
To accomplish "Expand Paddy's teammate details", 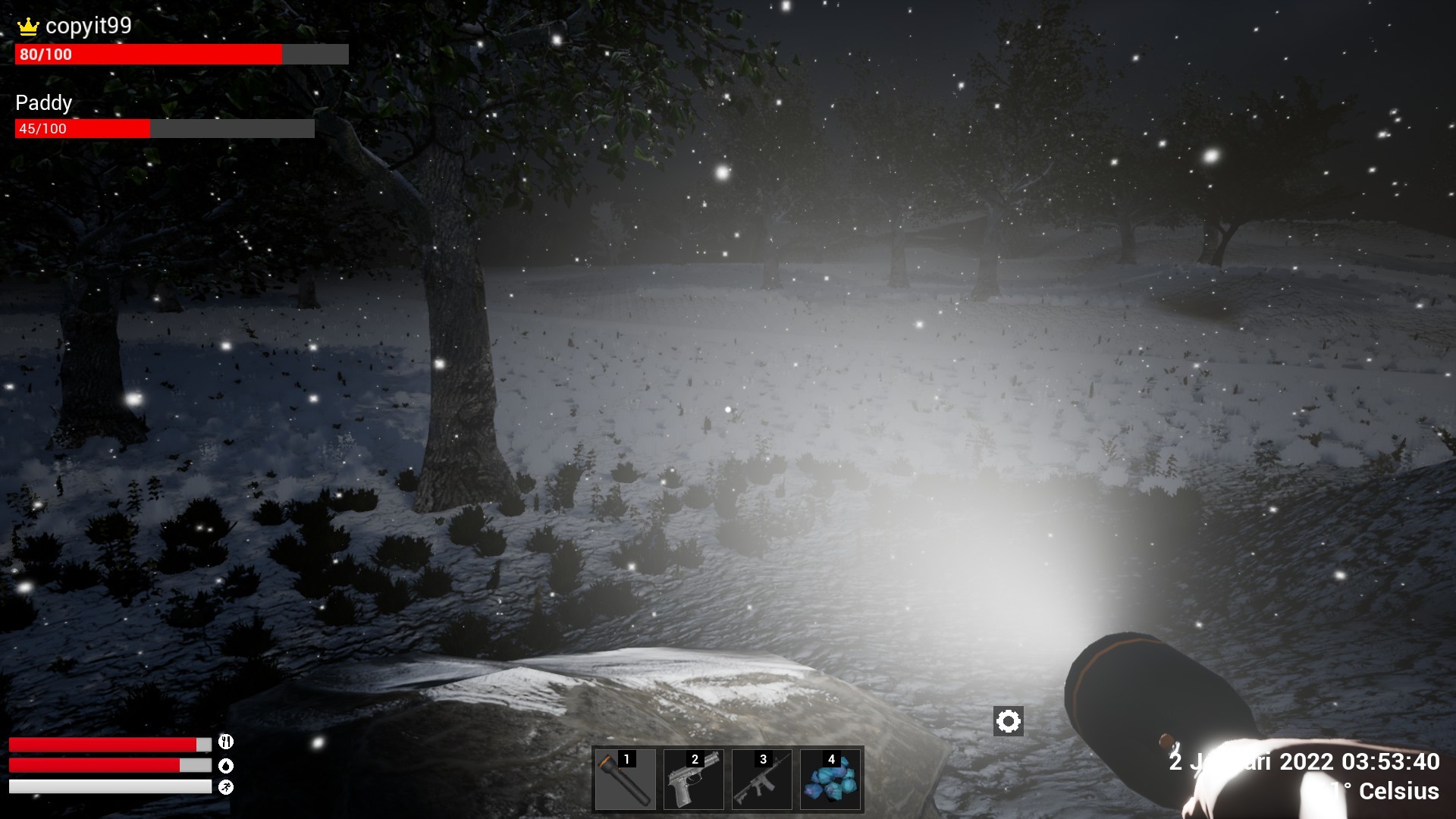I will pos(44,103).
